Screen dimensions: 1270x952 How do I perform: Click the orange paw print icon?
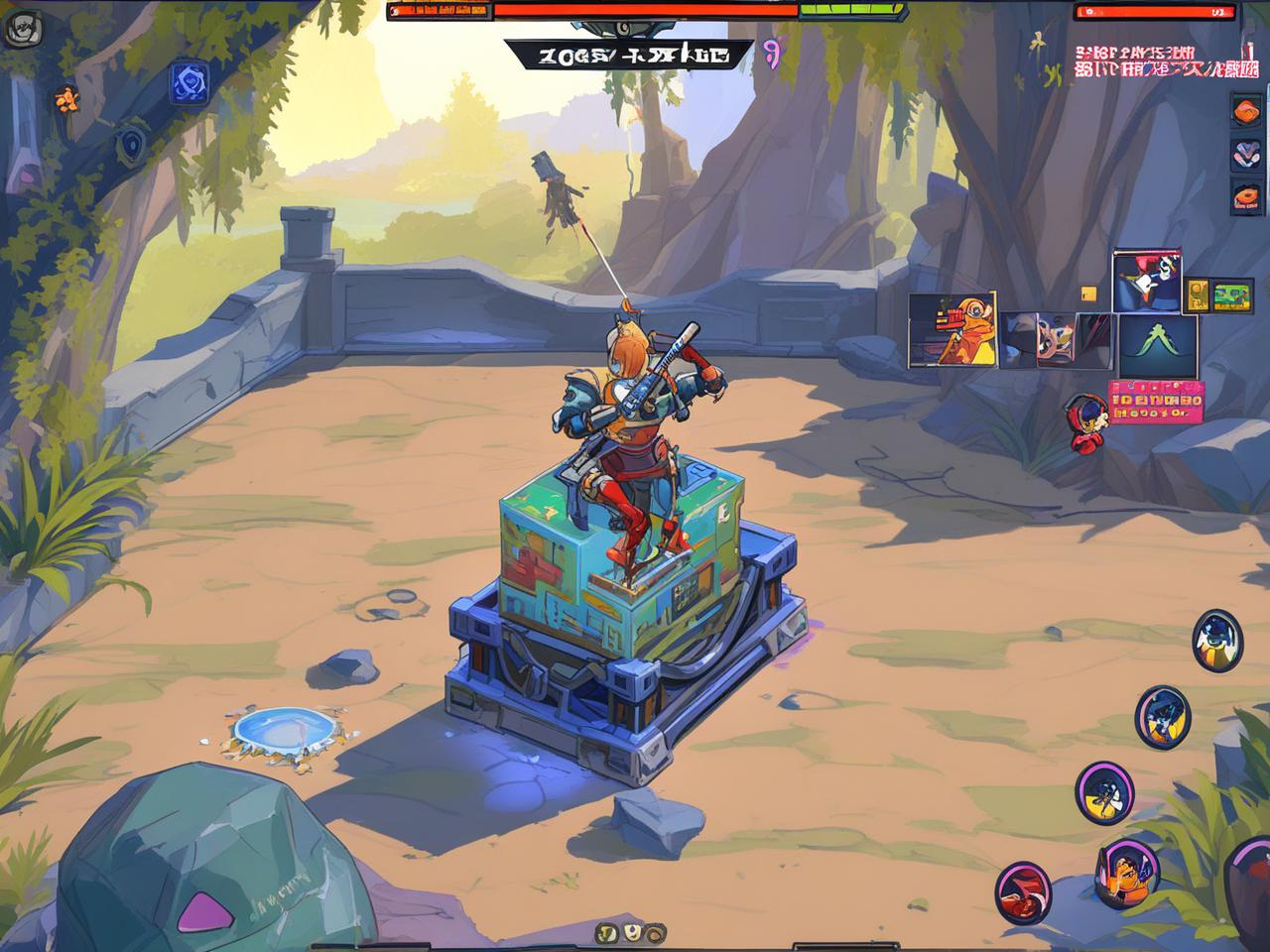[65, 97]
